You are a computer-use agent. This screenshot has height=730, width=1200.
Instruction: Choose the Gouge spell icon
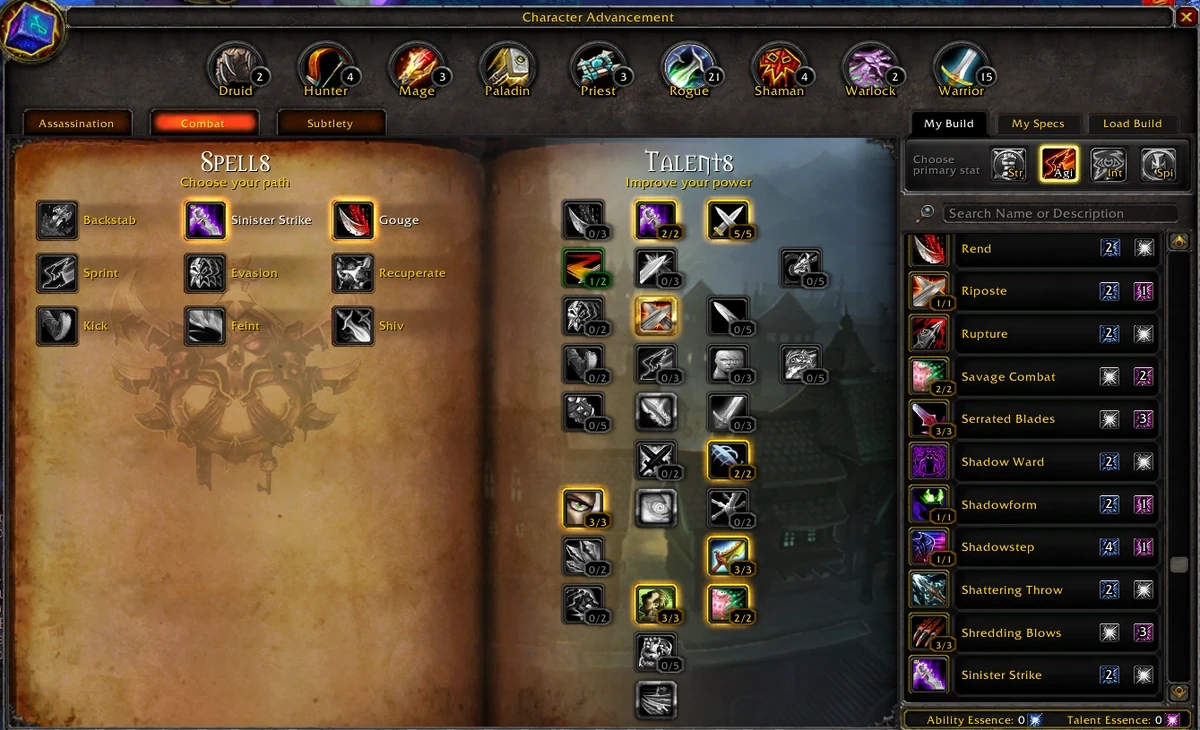353,221
